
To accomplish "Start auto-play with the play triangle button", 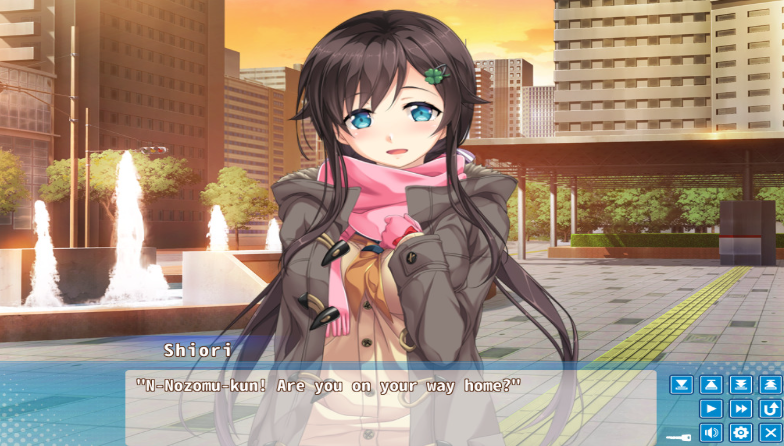I will (711, 409).
